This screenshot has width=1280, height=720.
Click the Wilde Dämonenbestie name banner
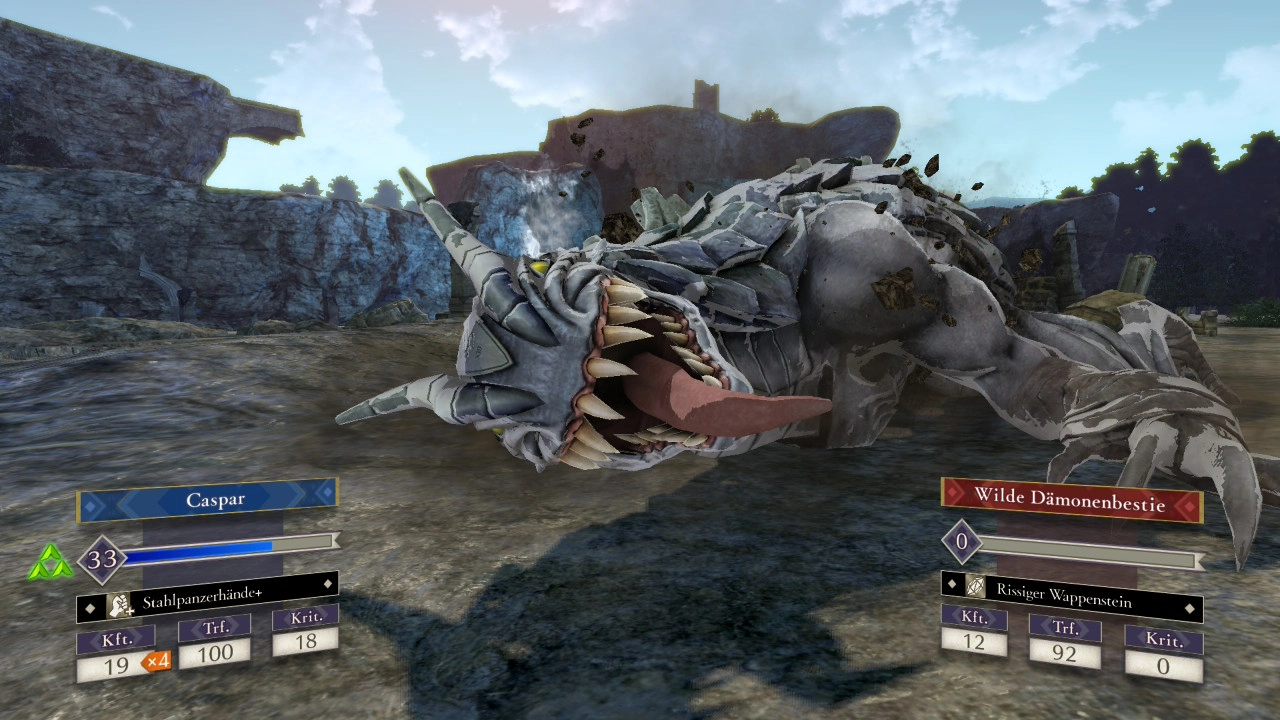click(x=1070, y=499)
